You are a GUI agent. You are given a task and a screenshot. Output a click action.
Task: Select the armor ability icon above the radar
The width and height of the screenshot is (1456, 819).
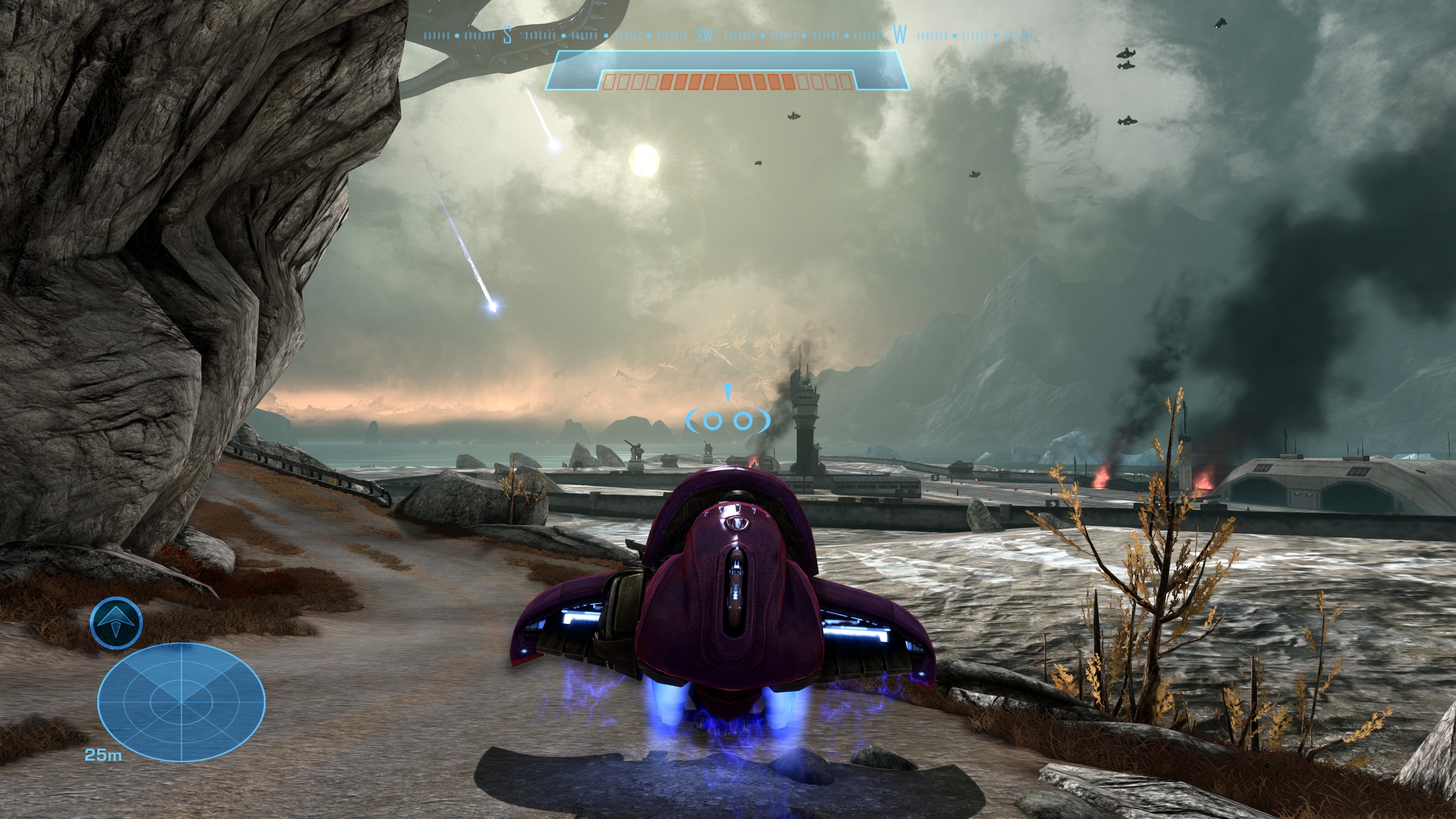(x=116, y=623)
